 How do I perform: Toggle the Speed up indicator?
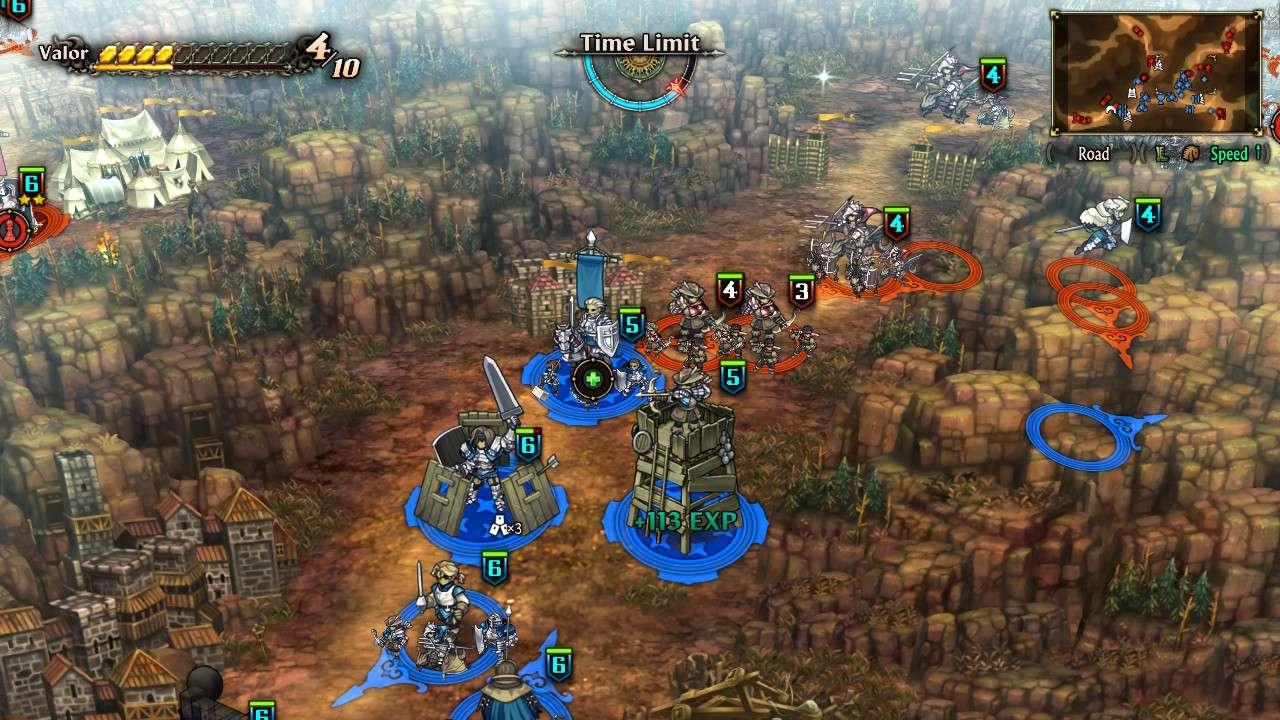pos(1232,154)
